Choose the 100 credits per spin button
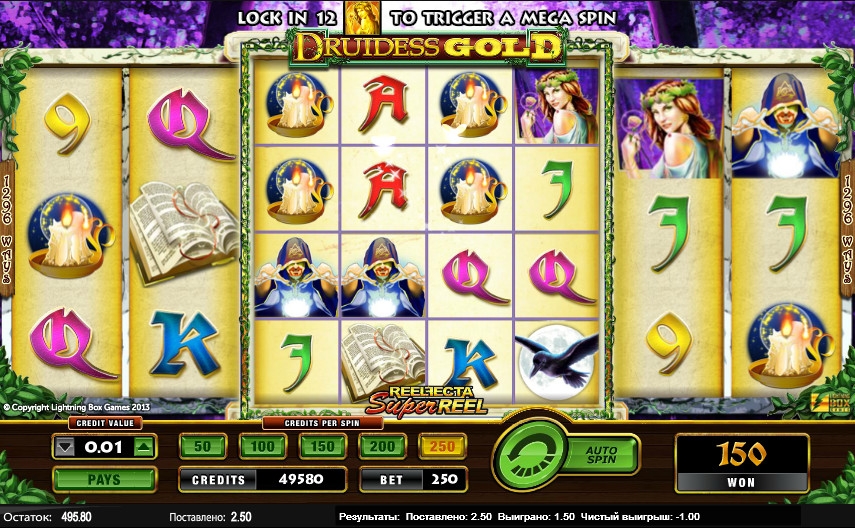Image resolution: width=855 pixels, height=528 pixels. [x=261, y=446]
